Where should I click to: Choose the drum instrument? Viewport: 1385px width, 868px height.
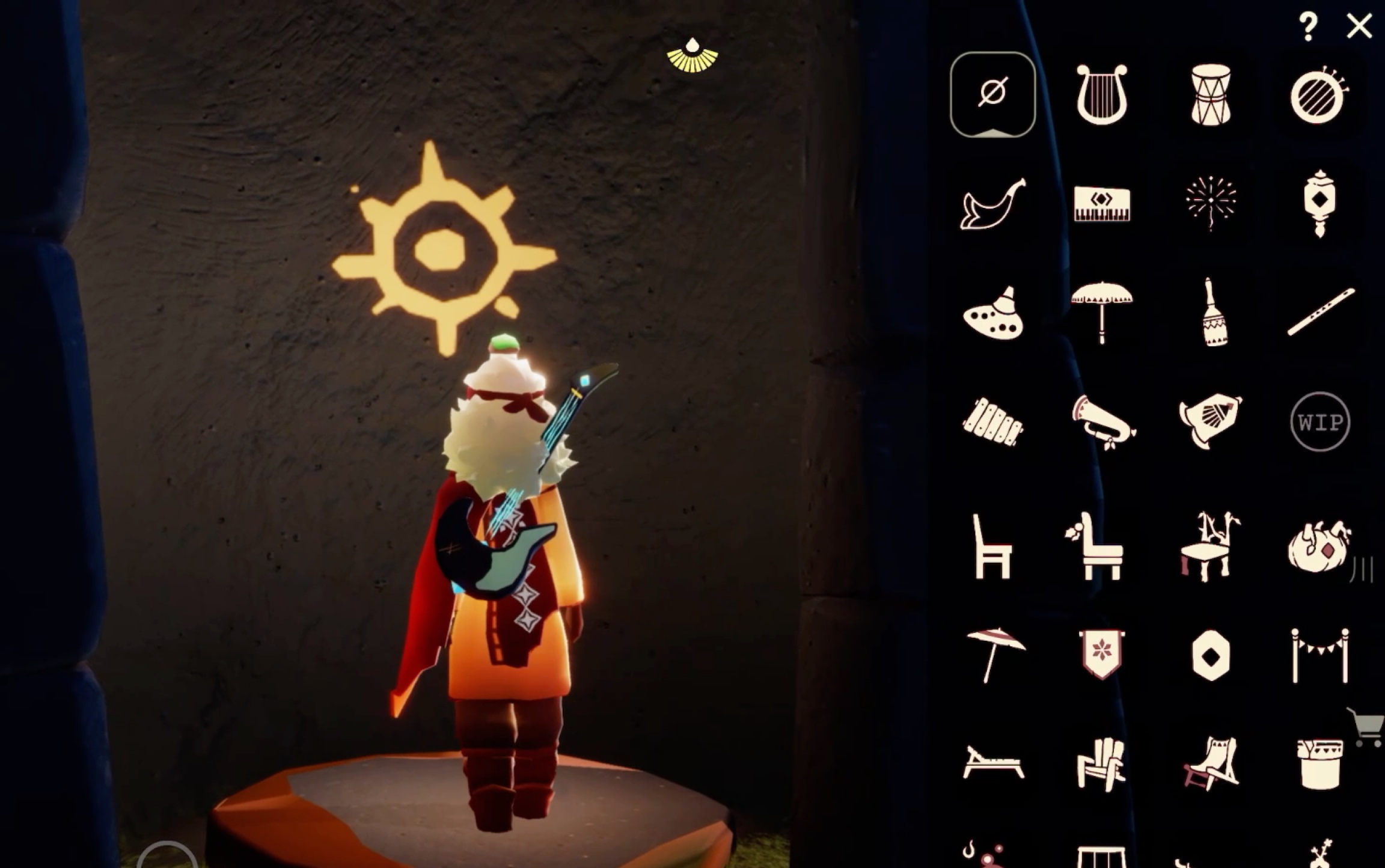click(x=1211, y=95)
